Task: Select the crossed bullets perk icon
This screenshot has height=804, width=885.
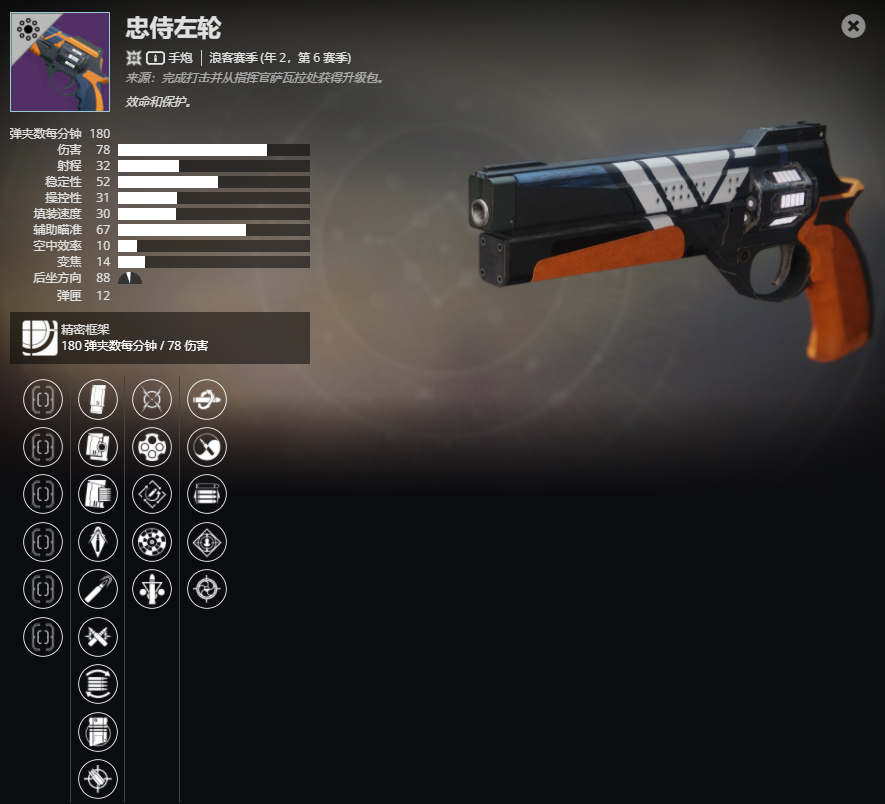Action: [x=98, y=636]
